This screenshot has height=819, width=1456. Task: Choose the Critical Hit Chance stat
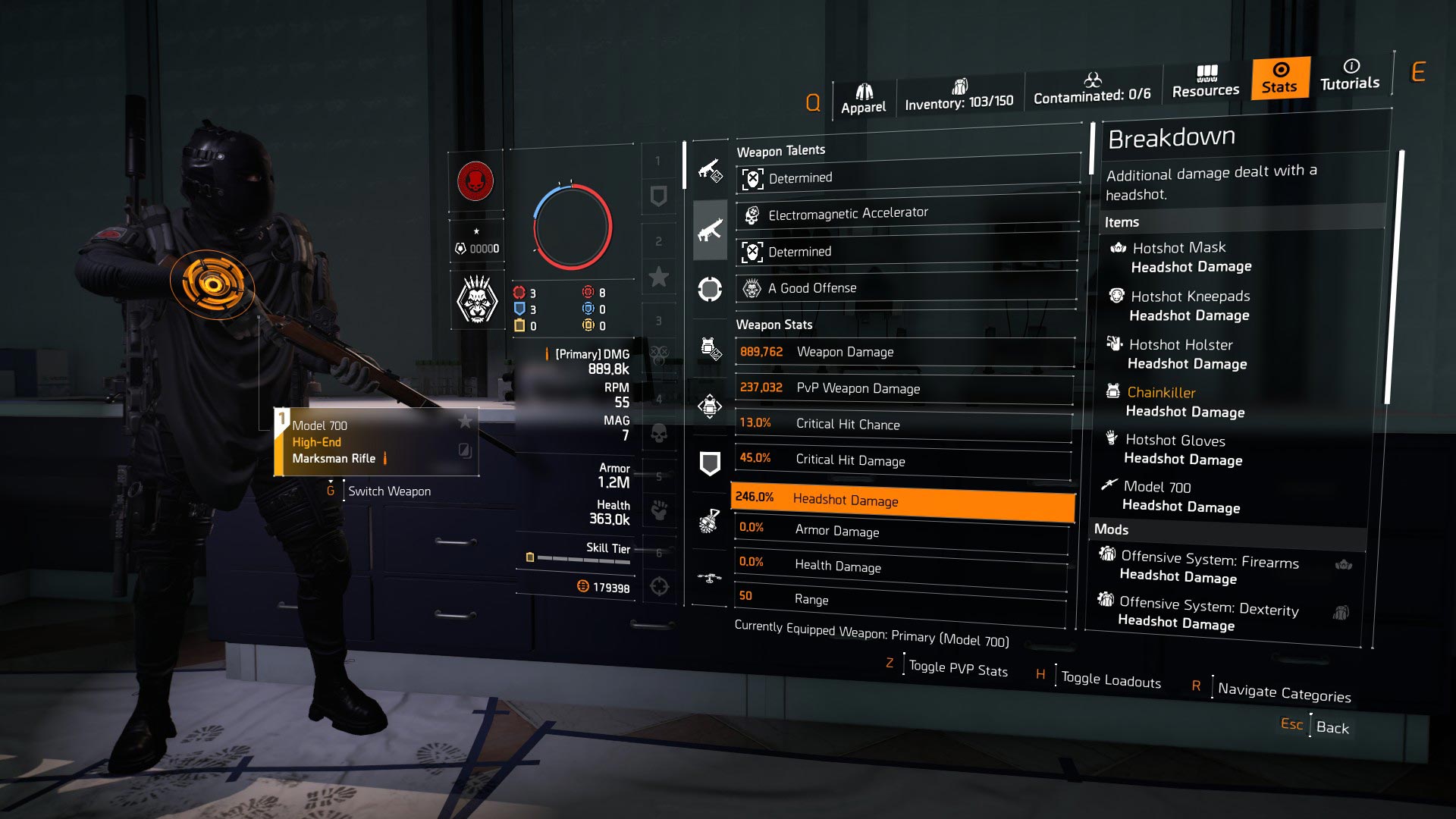point(902,424)
